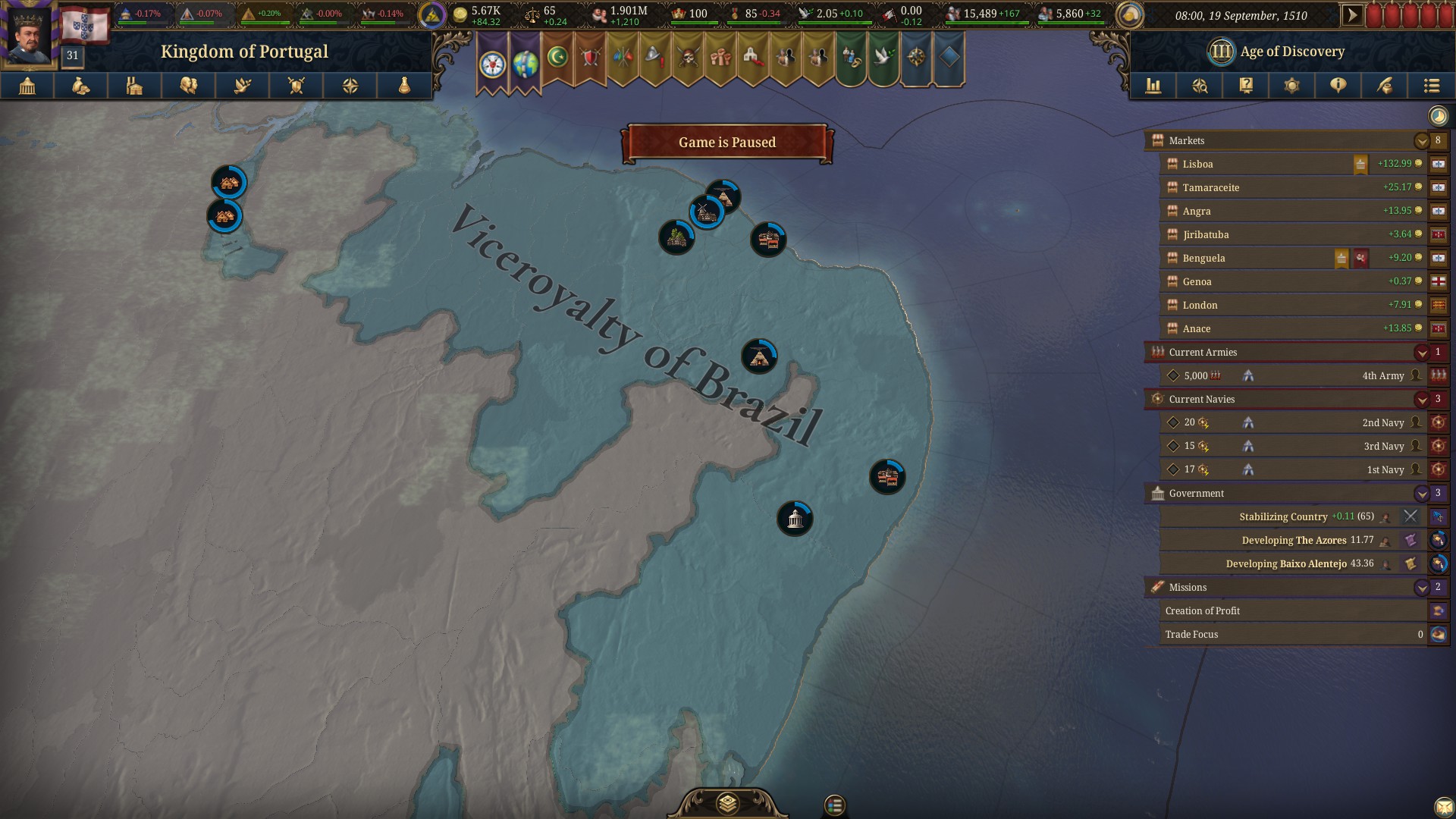Open the settings gear icon

1291,86
